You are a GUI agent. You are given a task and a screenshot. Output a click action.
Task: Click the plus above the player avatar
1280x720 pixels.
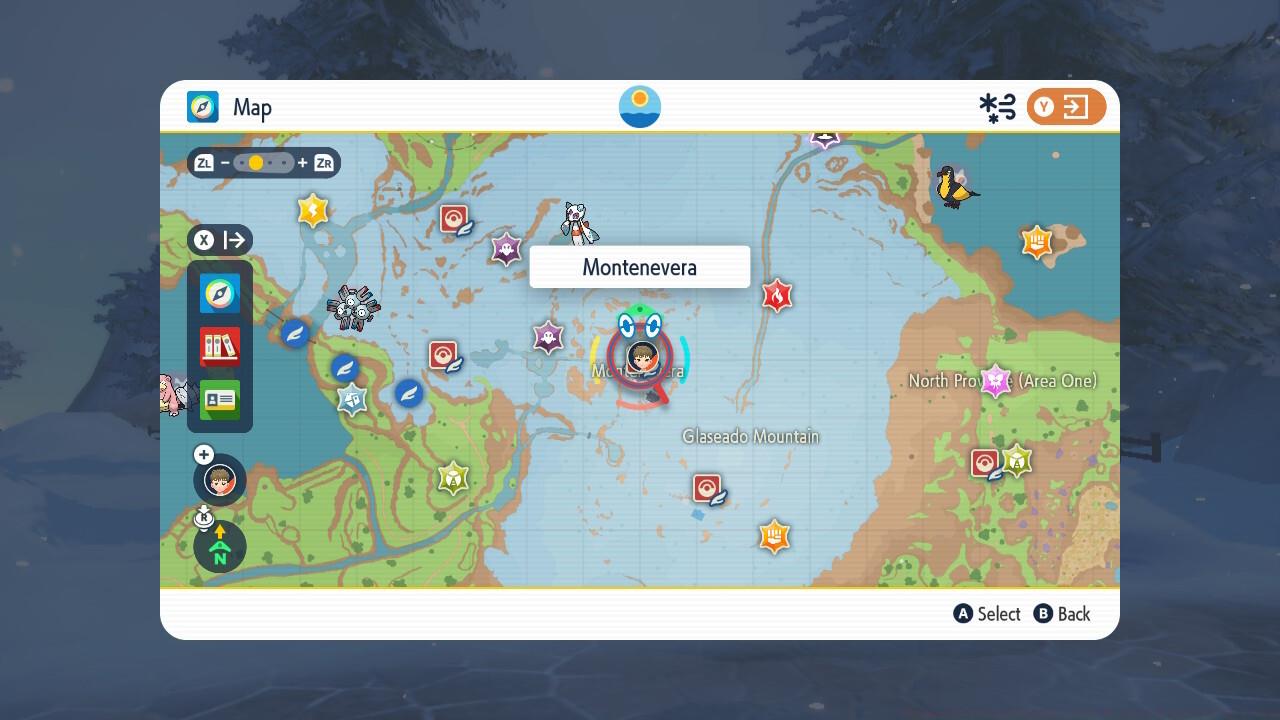pos(203,454)
